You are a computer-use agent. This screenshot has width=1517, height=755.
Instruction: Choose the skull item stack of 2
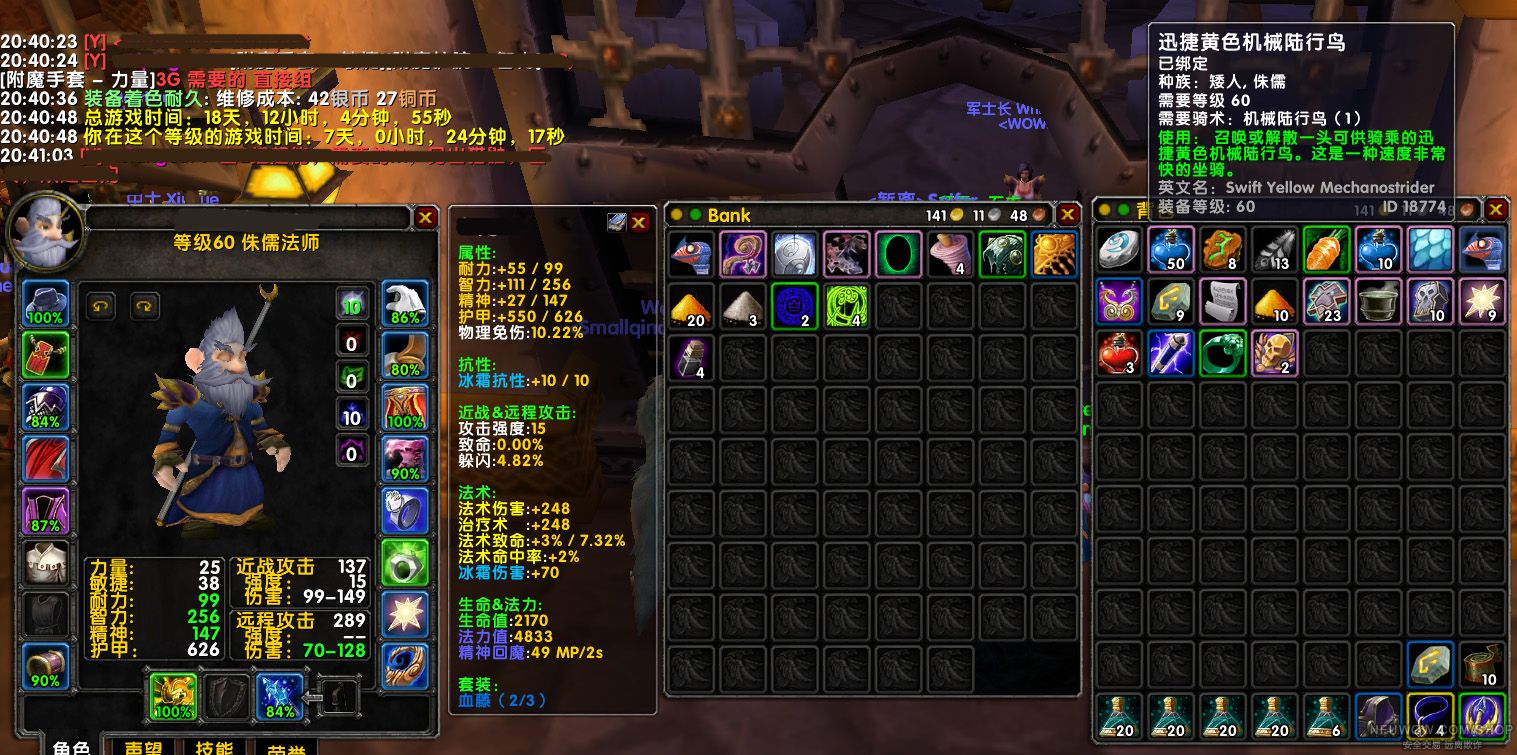point(1275,353)
